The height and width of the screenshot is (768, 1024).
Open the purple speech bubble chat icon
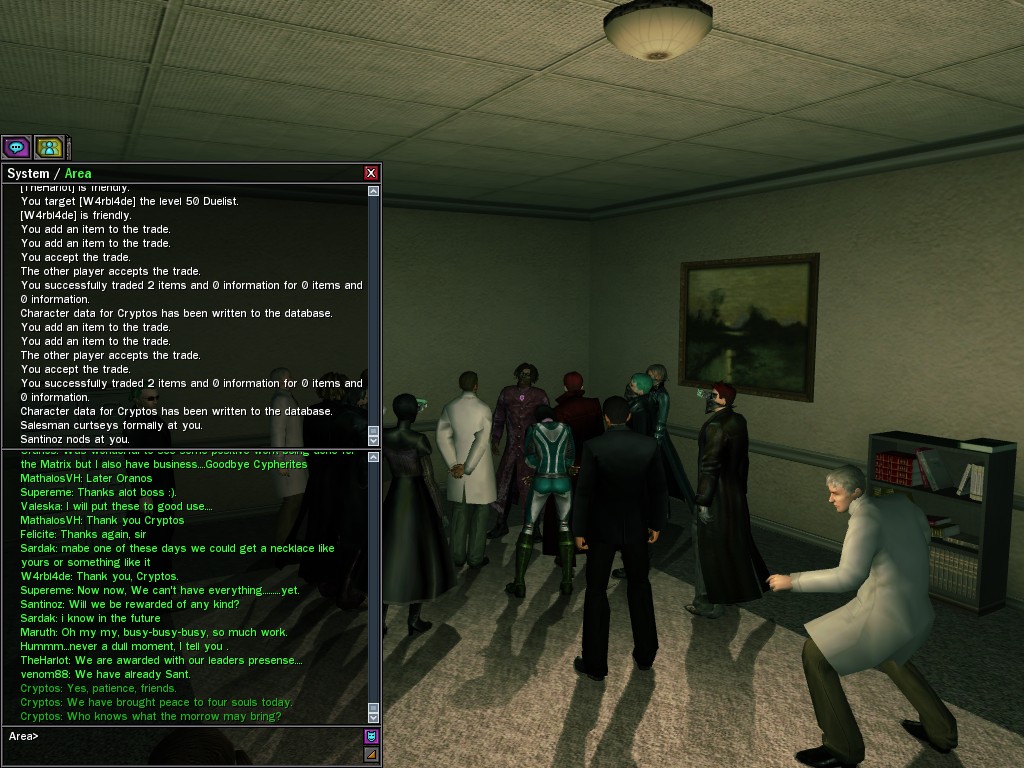pos(16,148)
